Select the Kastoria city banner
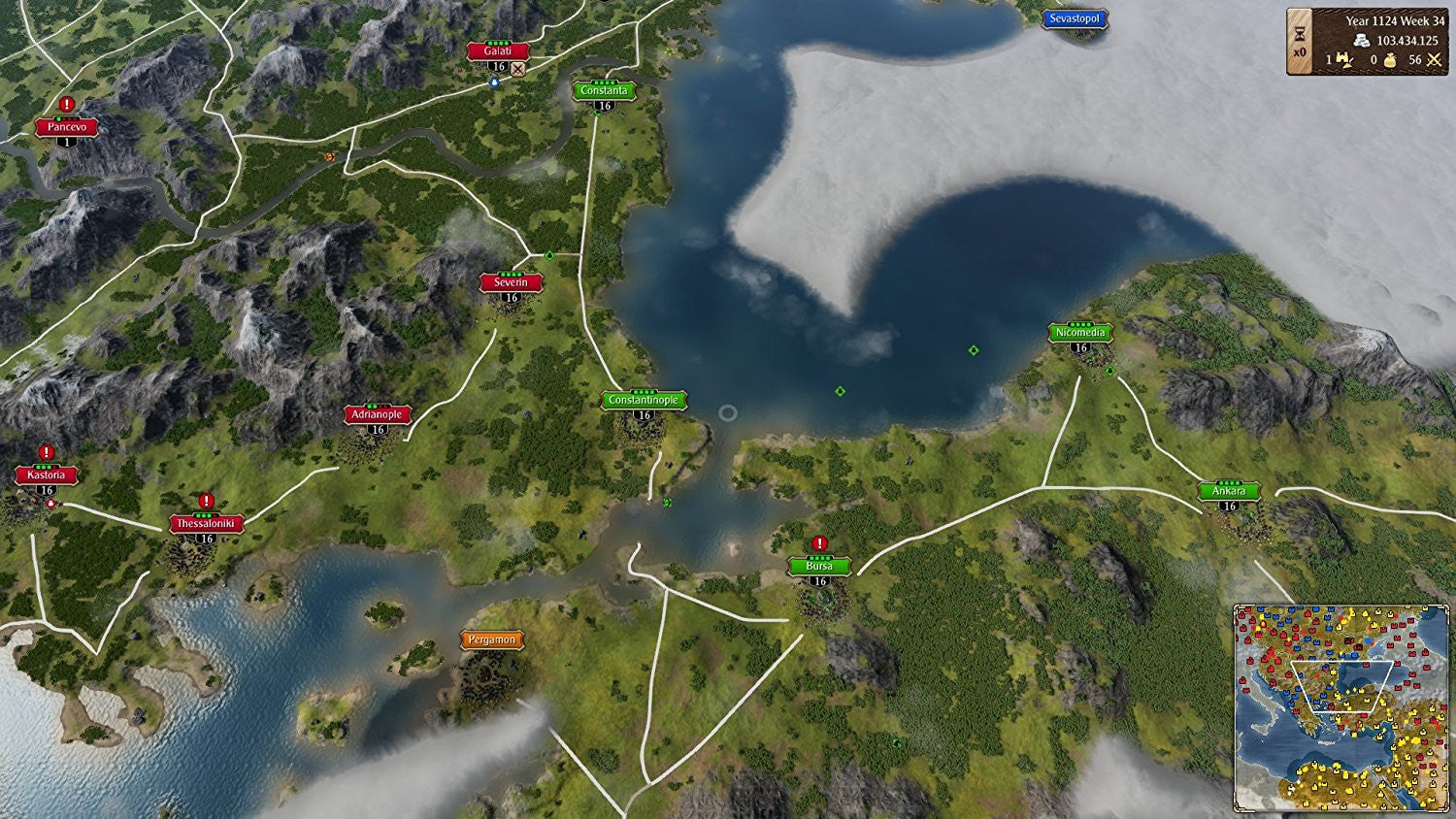This screenshot has height=819, width=1456. pyautogui.click(x=46, y=475)
